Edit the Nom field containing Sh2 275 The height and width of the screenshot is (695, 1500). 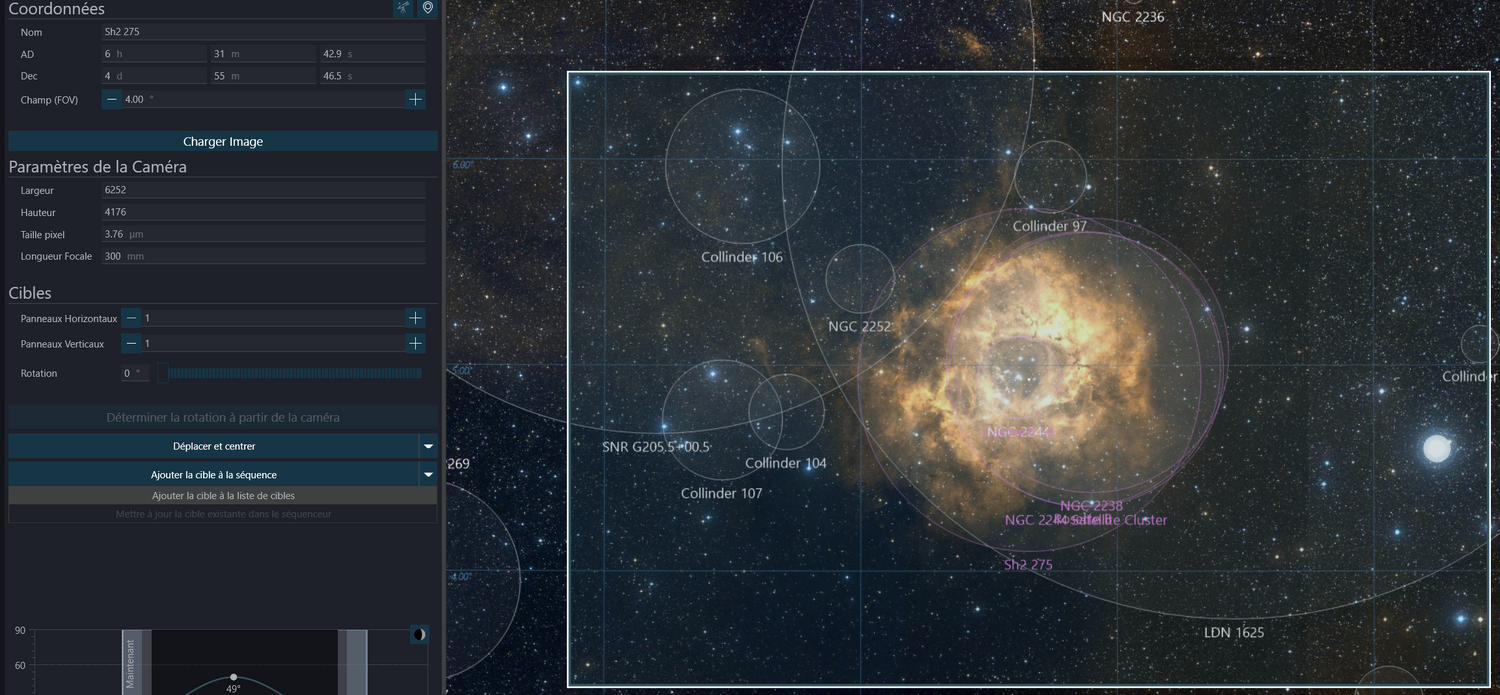(263, 32)
